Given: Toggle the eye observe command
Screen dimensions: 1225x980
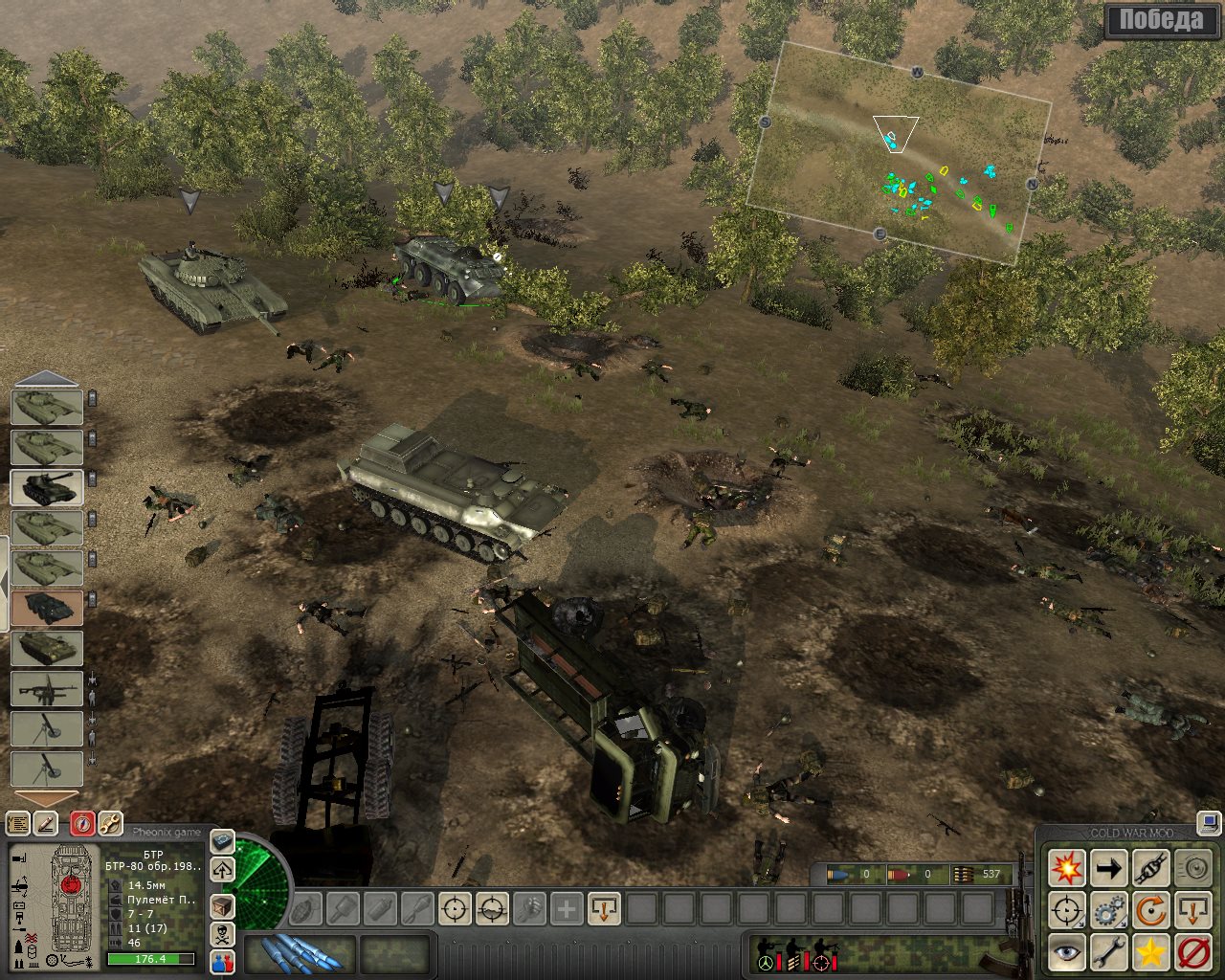Looking at the screenshot, I should (x=1066, y=953).
